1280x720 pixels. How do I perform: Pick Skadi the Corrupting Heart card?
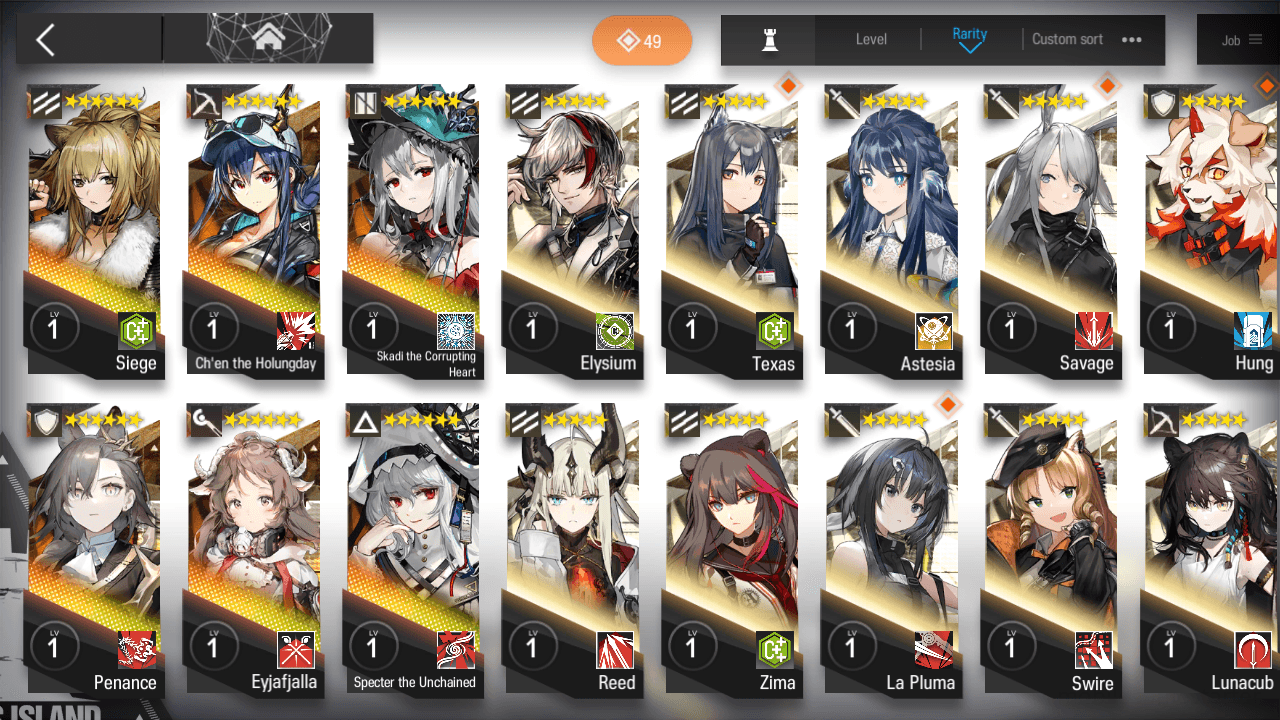click(414, 230)
